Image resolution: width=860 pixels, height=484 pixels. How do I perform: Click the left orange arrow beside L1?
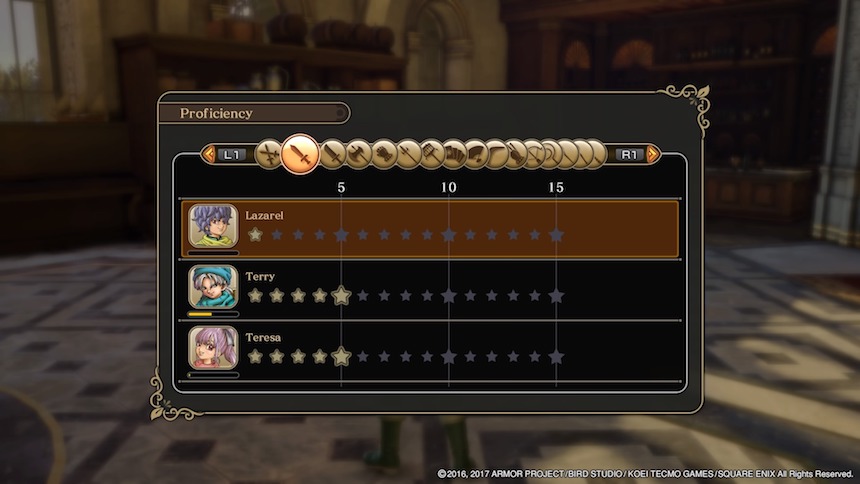209,154
